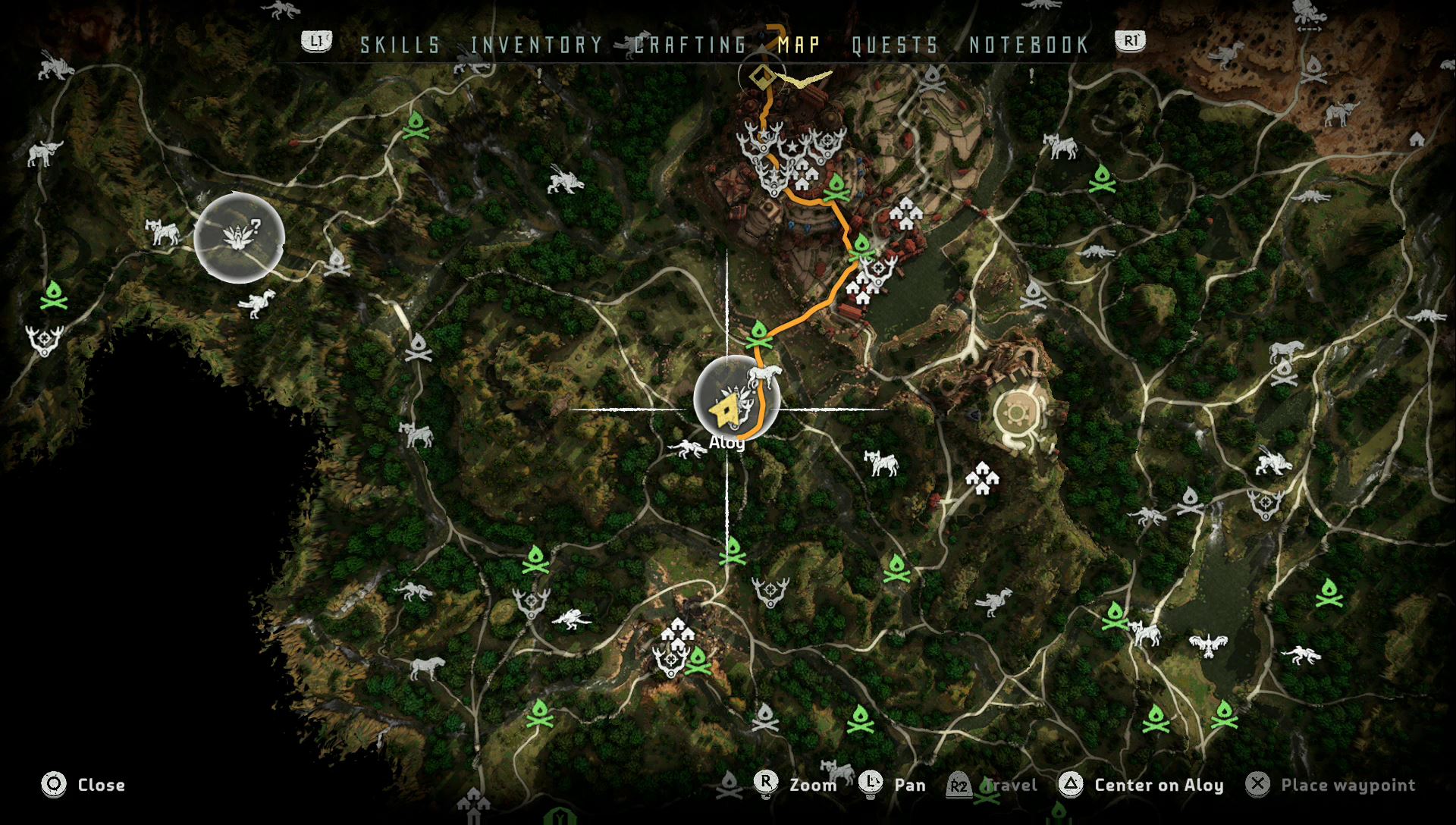Viewport: 1456px width, 825px height.
Task: Show the Notebook tab
Action: coord(1029,45)
